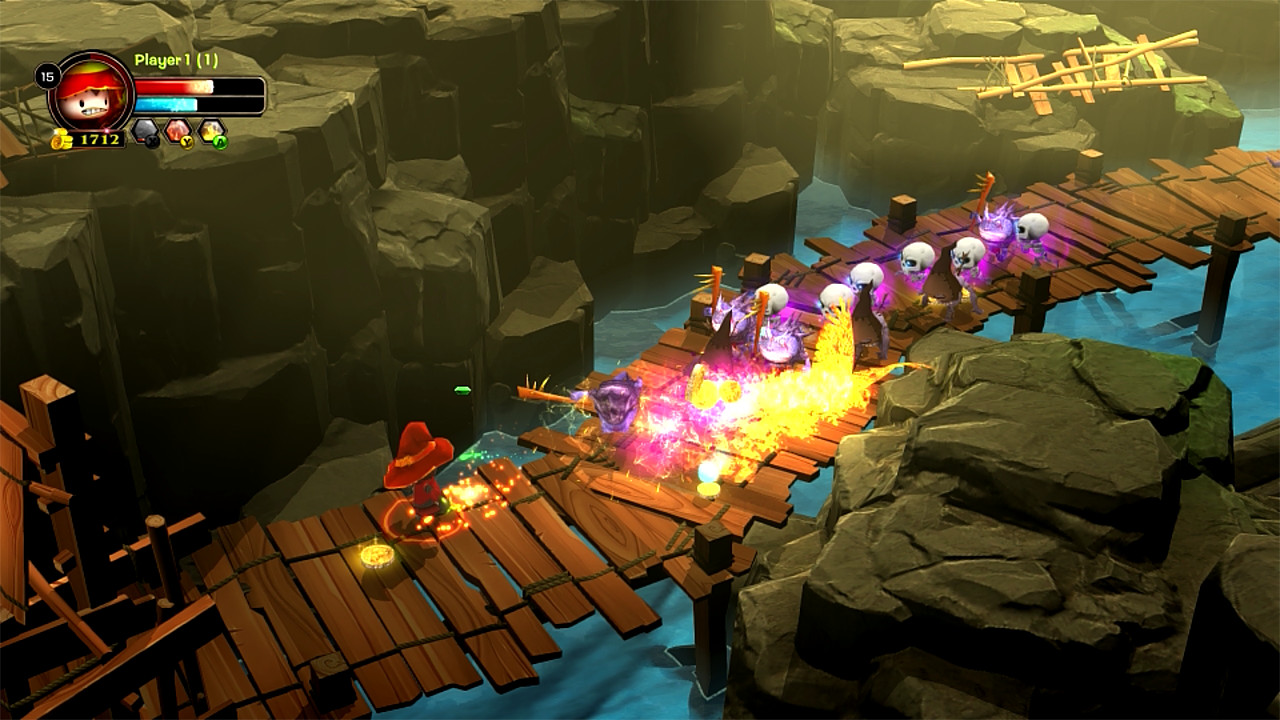Toggle the yellow Y button indicator
The height and width of the screenshot is (720, 1280).
point(187,143)
